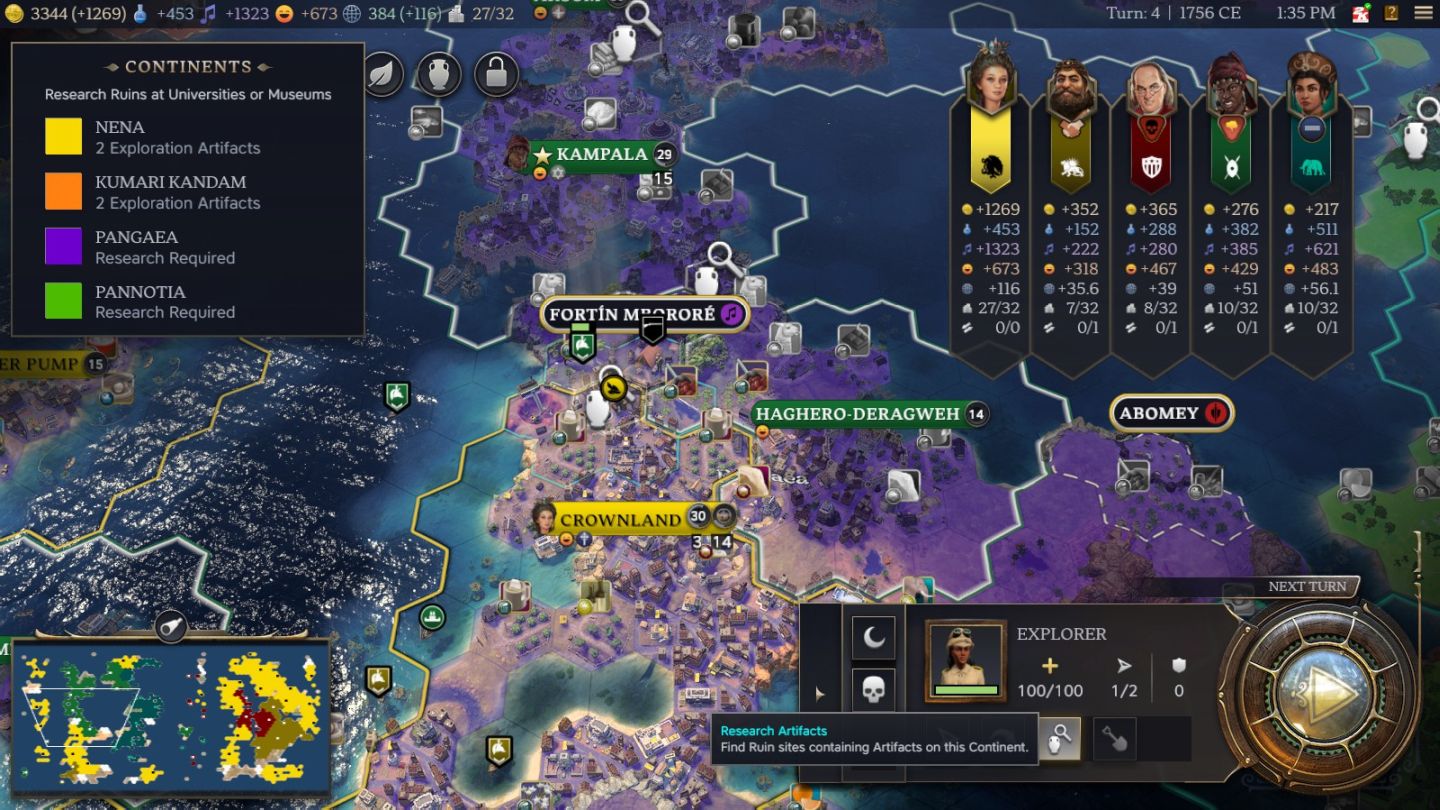Delete the unit using the skull icon

click(x=873, y=690)
